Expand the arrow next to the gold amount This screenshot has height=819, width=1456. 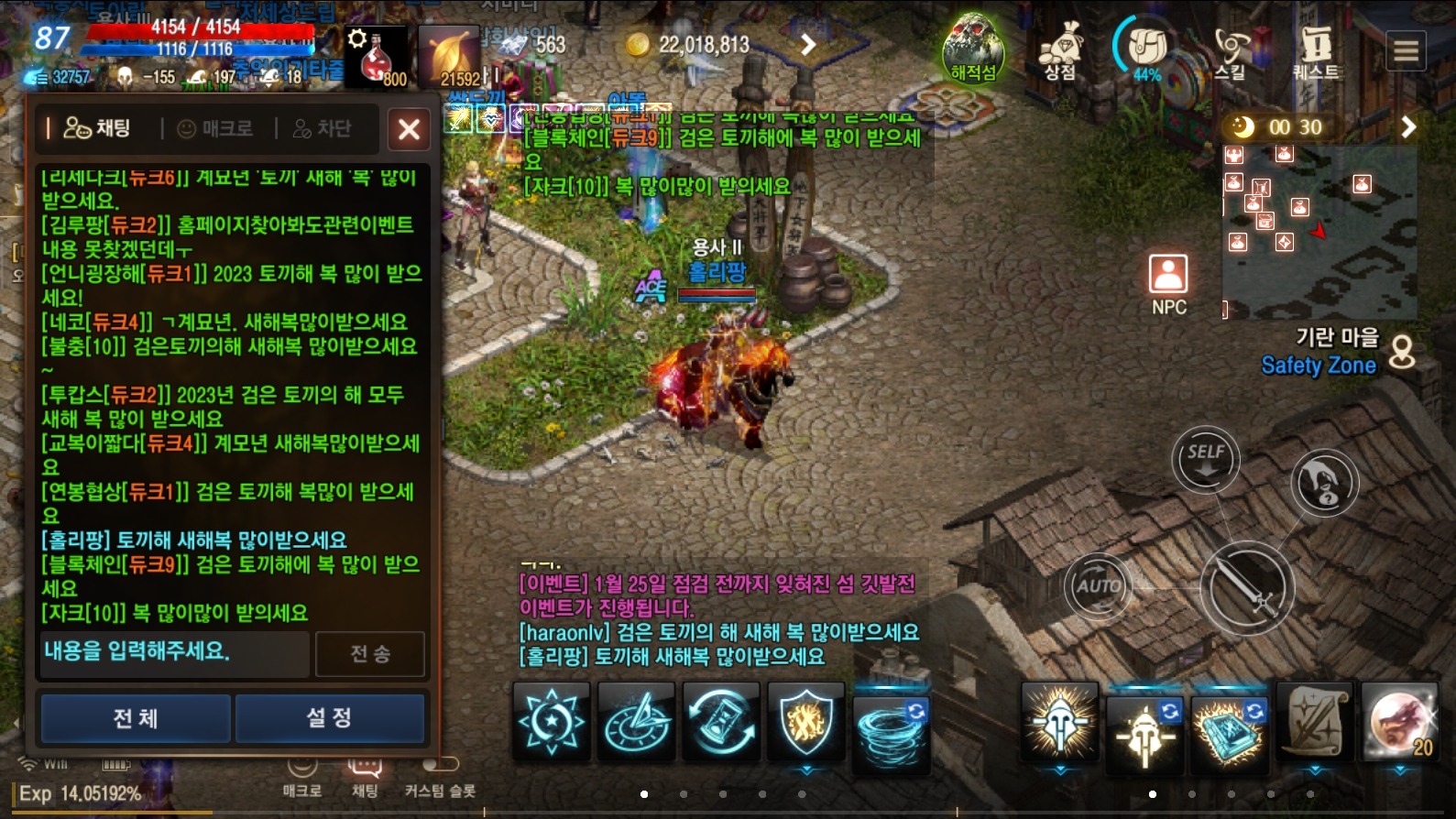[x=805, y=43]
